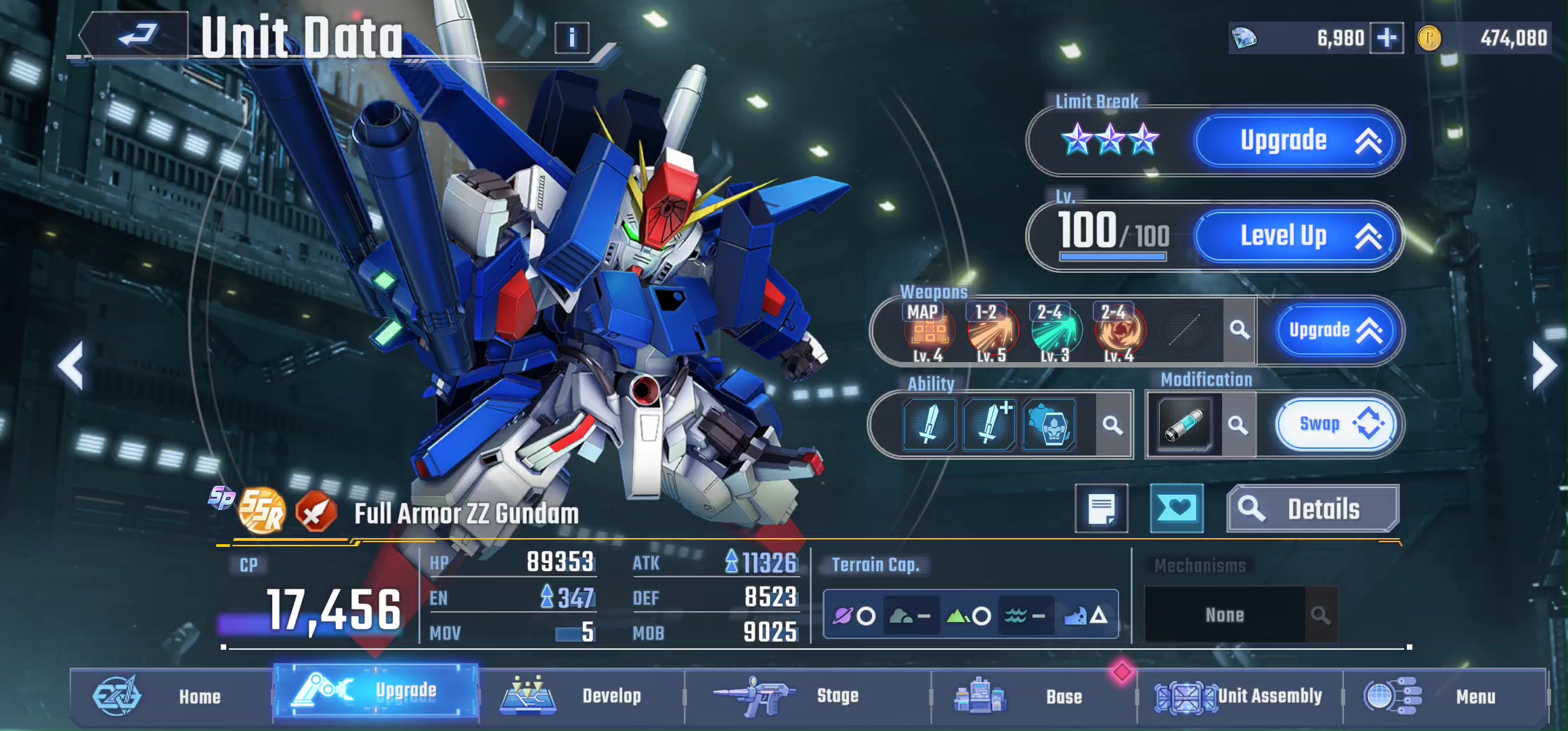Screen dimensions: 1568x731
Task: Toggle the heart favorite button
Action: pyautogui.click(x=1177, y=508)
